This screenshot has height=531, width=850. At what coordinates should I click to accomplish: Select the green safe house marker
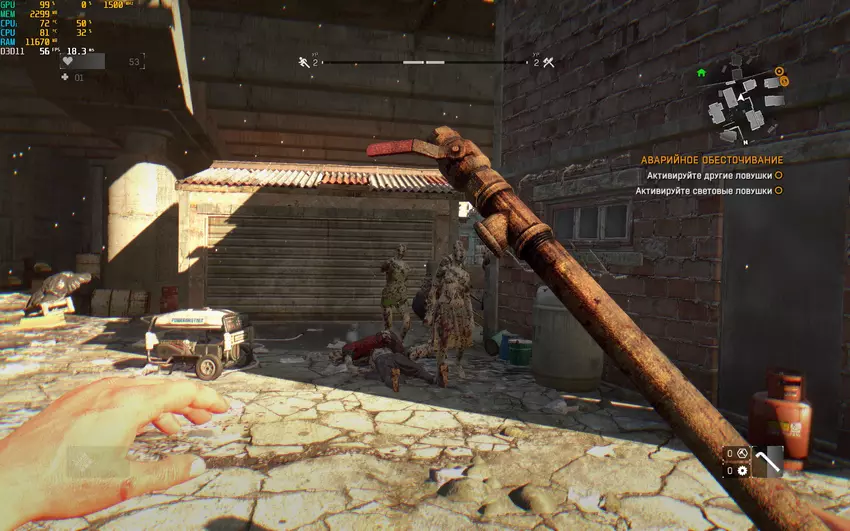coord(701,73)
